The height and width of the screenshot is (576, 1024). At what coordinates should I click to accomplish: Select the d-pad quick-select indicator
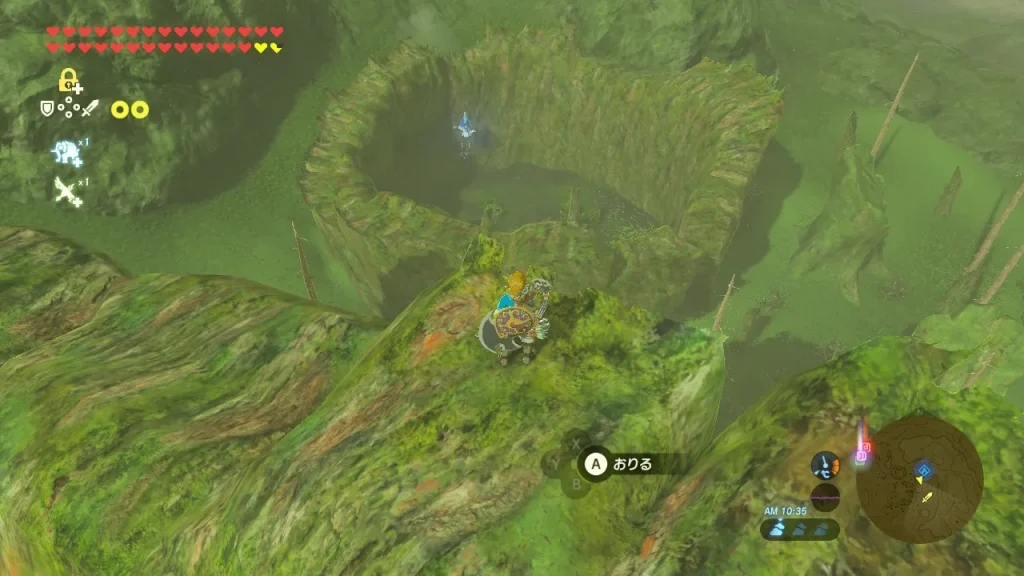point(68,109)
